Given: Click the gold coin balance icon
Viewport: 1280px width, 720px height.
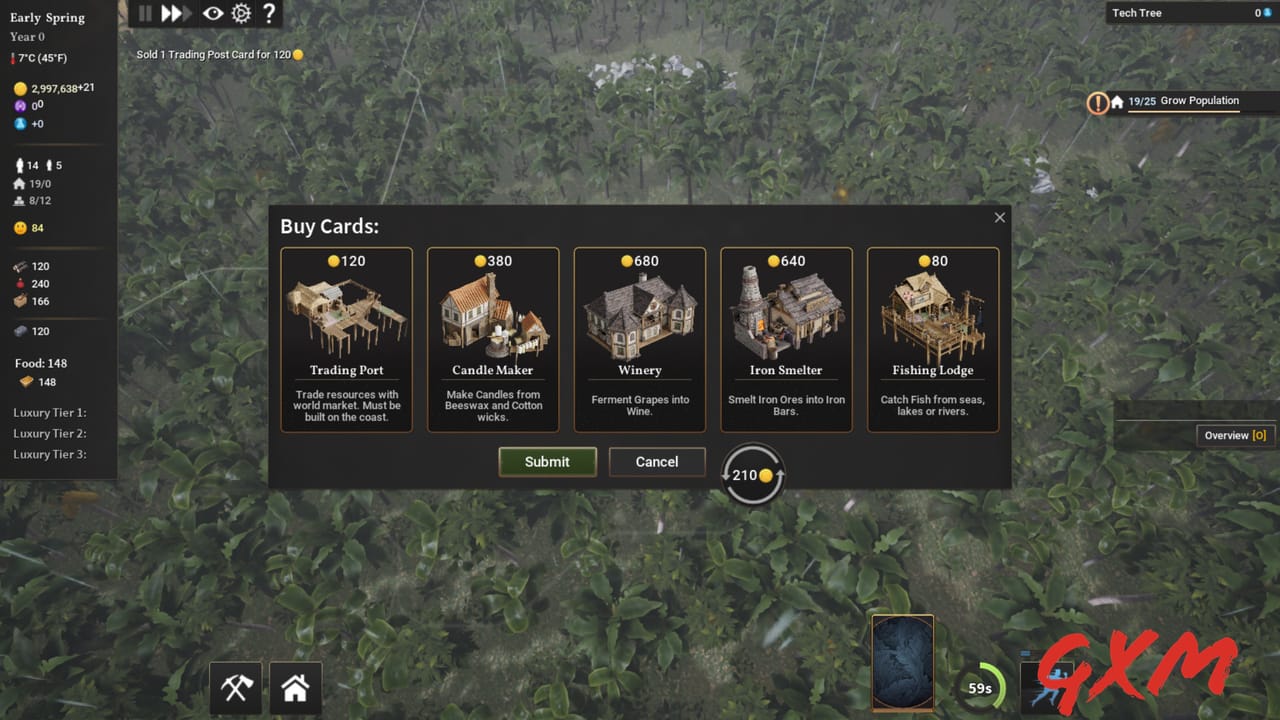Looking at the screenshot, I should click(x=20, y=88).
